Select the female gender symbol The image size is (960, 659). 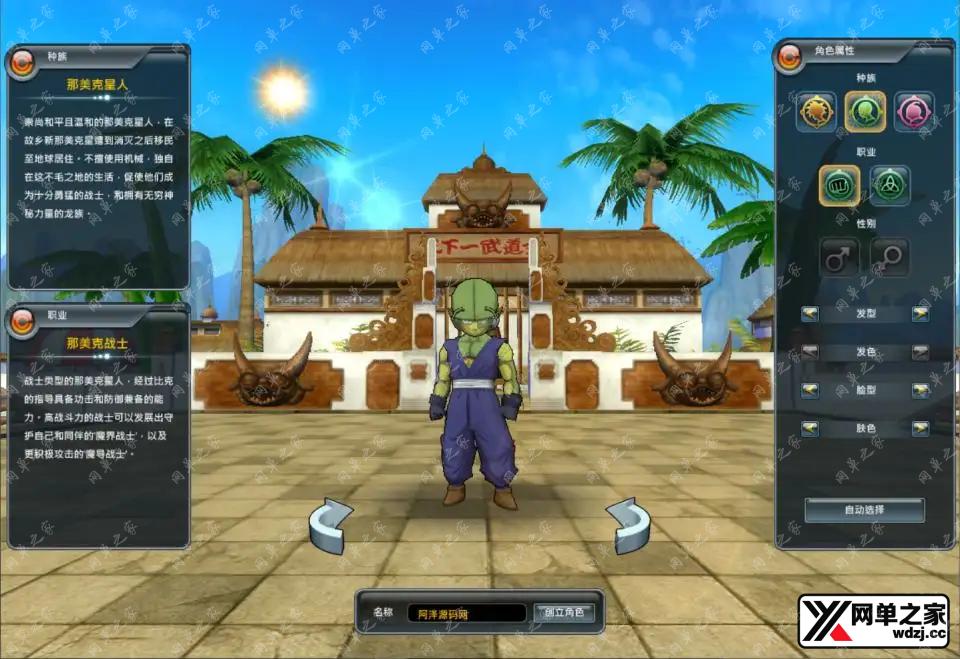coord(889,257)
